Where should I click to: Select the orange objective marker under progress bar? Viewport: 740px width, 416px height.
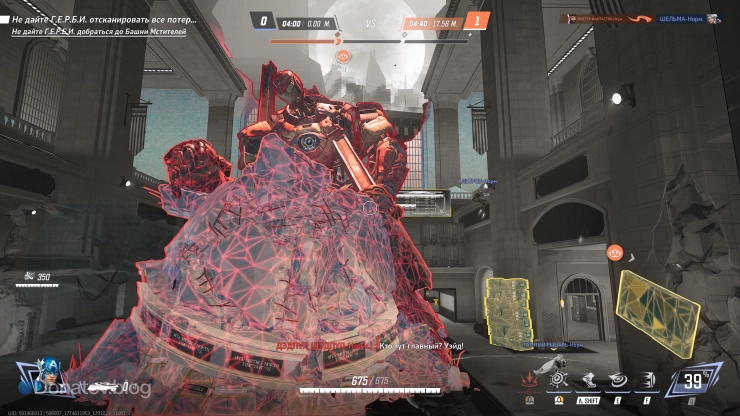pyautogui.click(x=342, y=56)
